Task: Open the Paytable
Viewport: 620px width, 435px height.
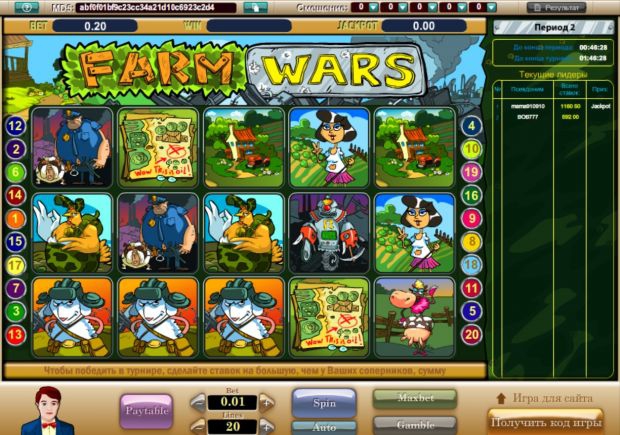Action: tap(146, 410)
